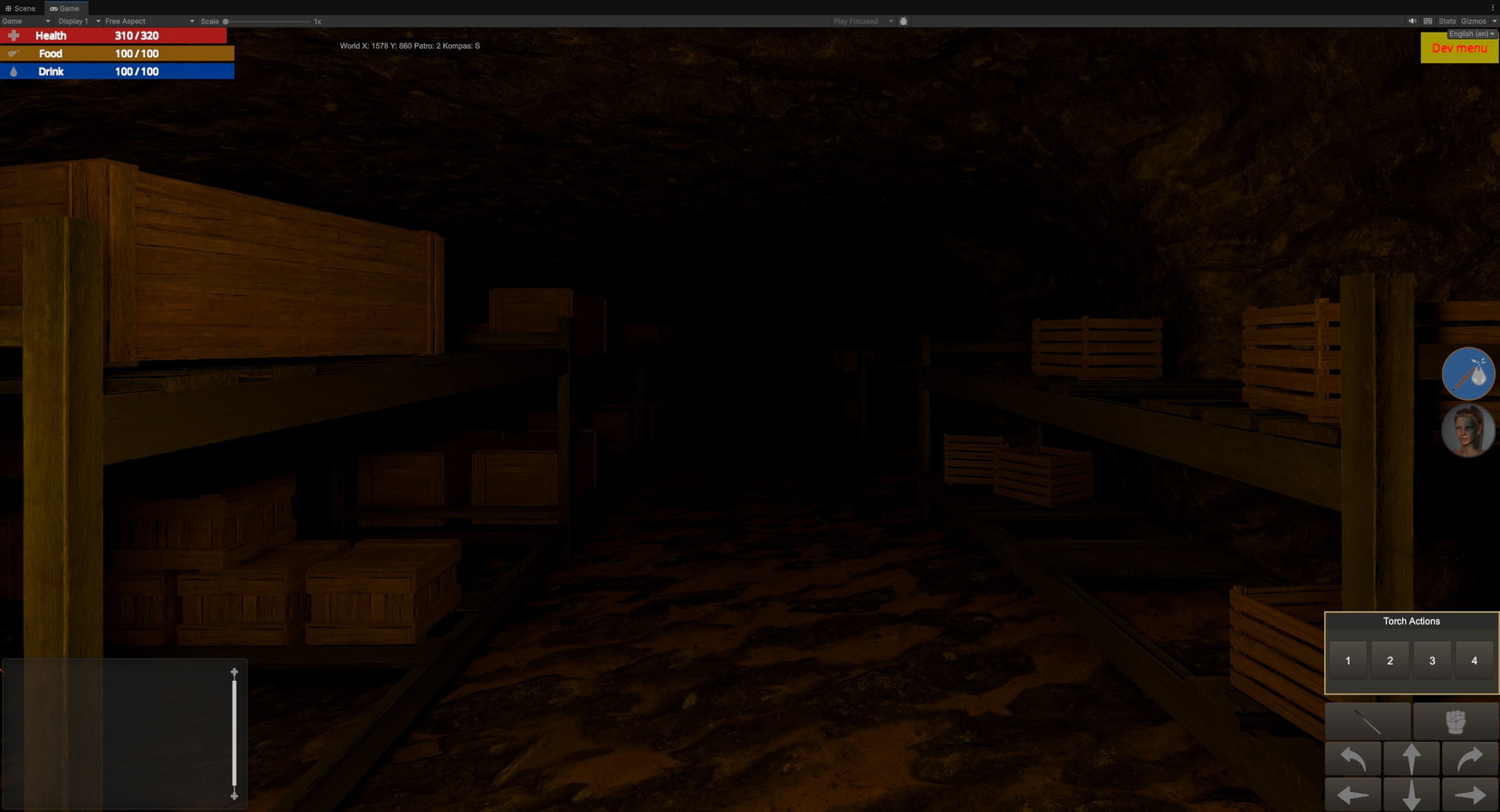Viewport: 1500px width, 812px height.
Task: Open the Game view kebab menu
Action: pyautogui.click(x=1494, y=7)
